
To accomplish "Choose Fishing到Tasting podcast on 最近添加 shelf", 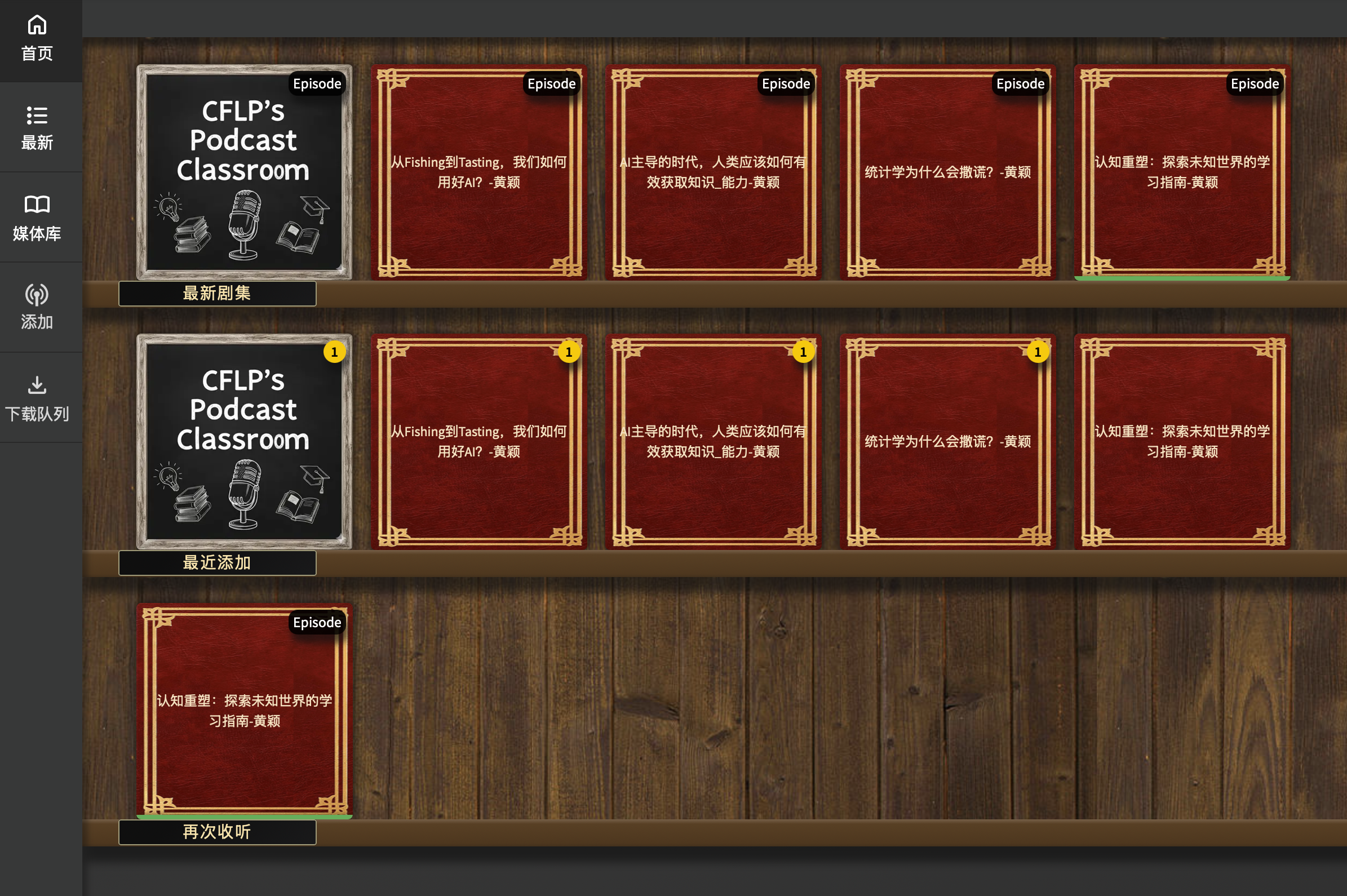I will [478, 441].
